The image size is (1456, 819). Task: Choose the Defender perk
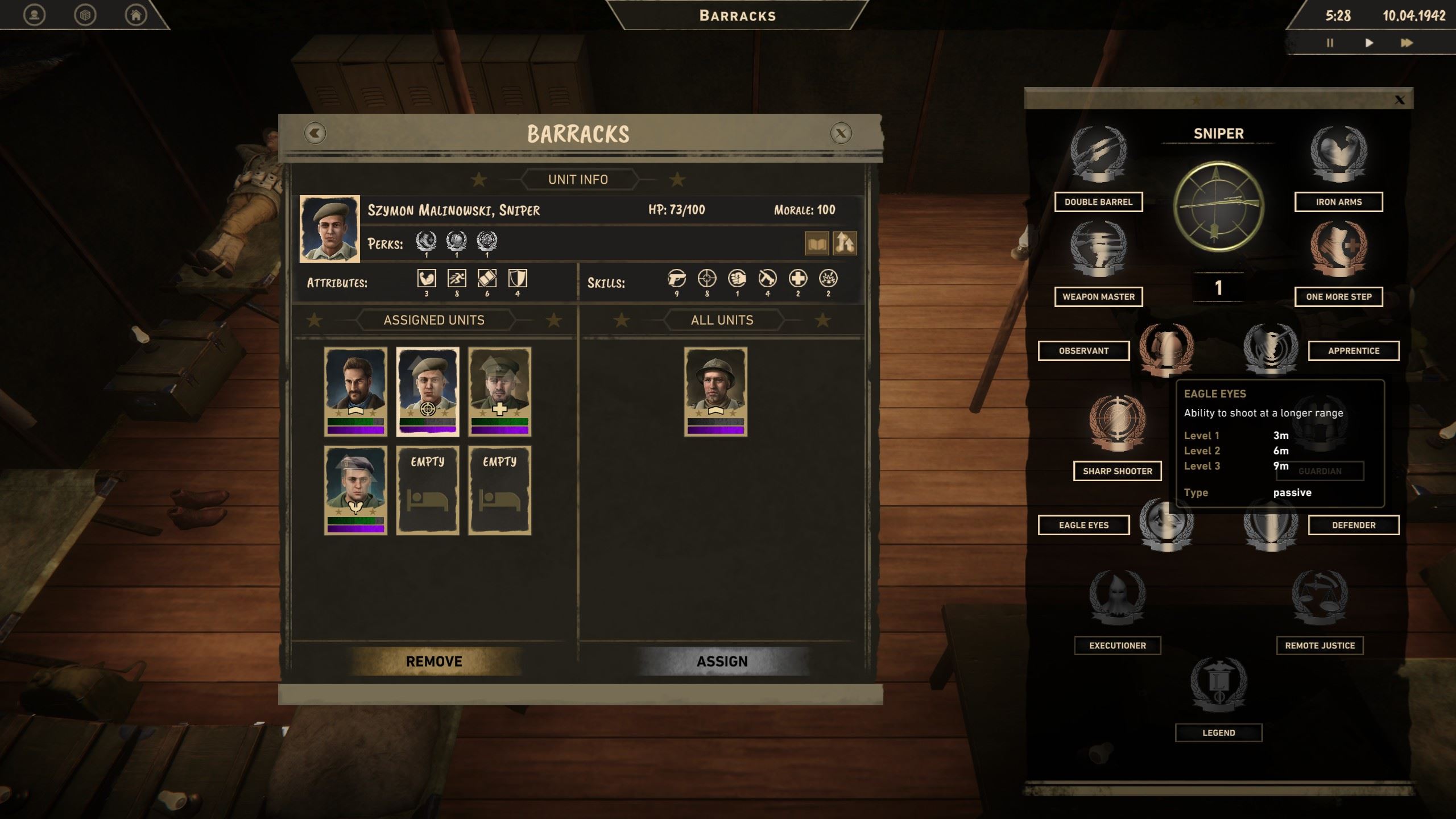pos(1353,526)
